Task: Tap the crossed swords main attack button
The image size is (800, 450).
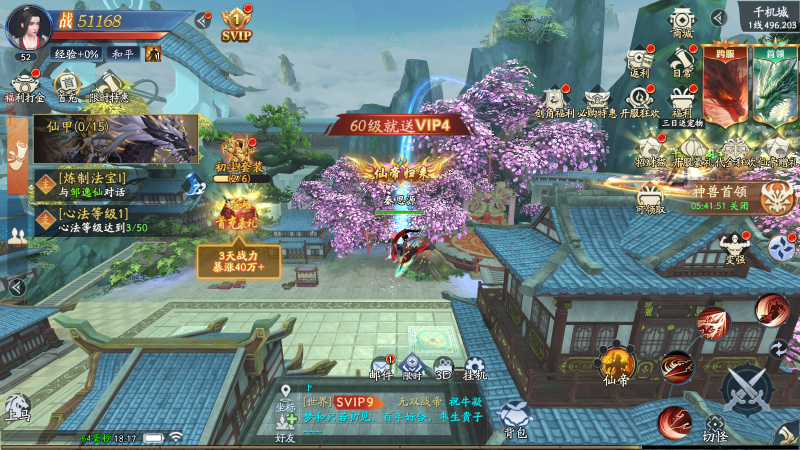Action: (x=745, y=388)
